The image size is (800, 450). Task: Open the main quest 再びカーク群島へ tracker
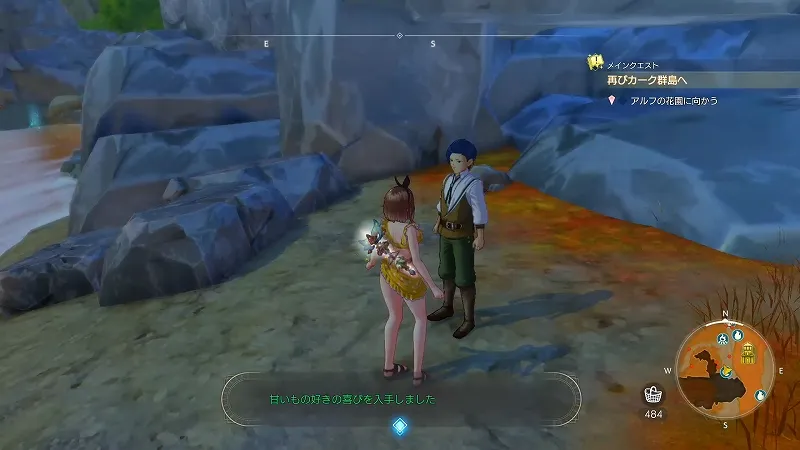click(660, 79)
